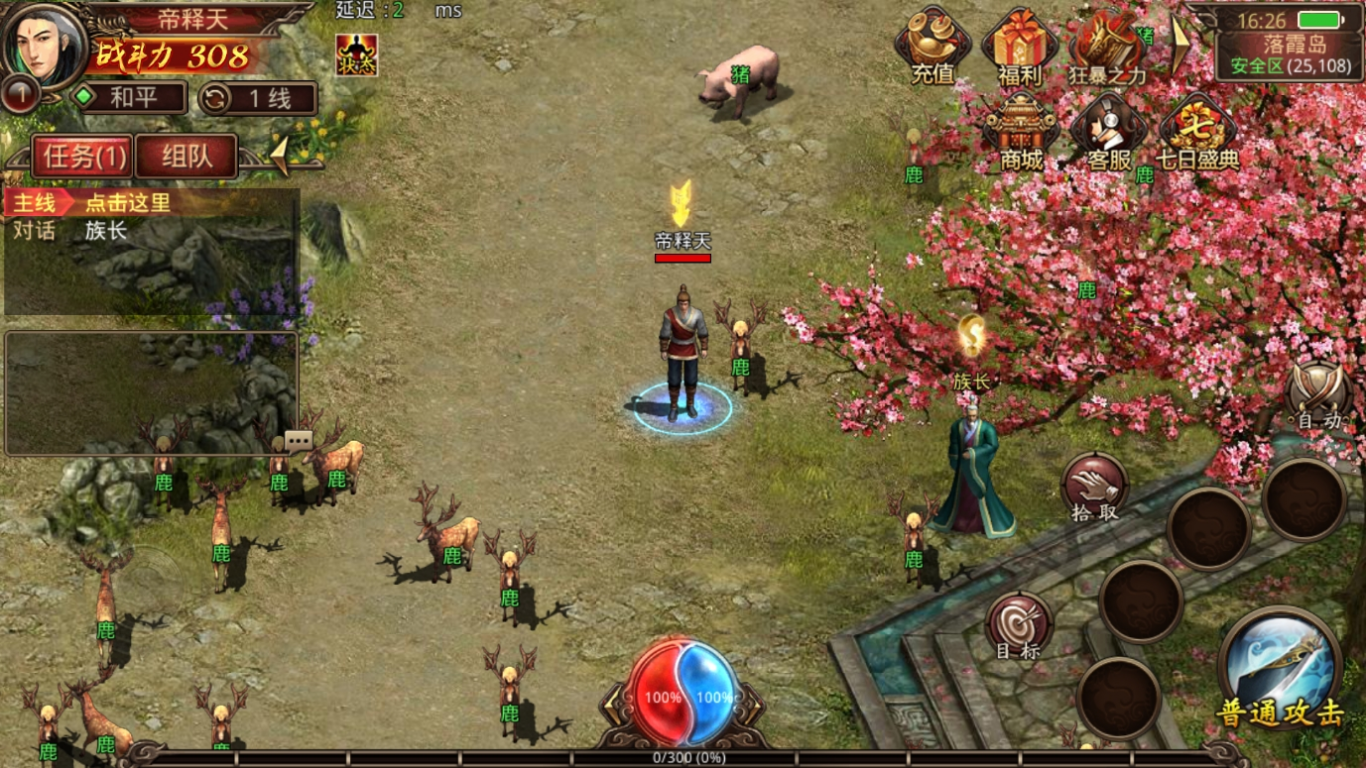This screenshot has height=768, width=1366.
Task: Collapse the top icon row with the arrow
Action: point(1180,43)
